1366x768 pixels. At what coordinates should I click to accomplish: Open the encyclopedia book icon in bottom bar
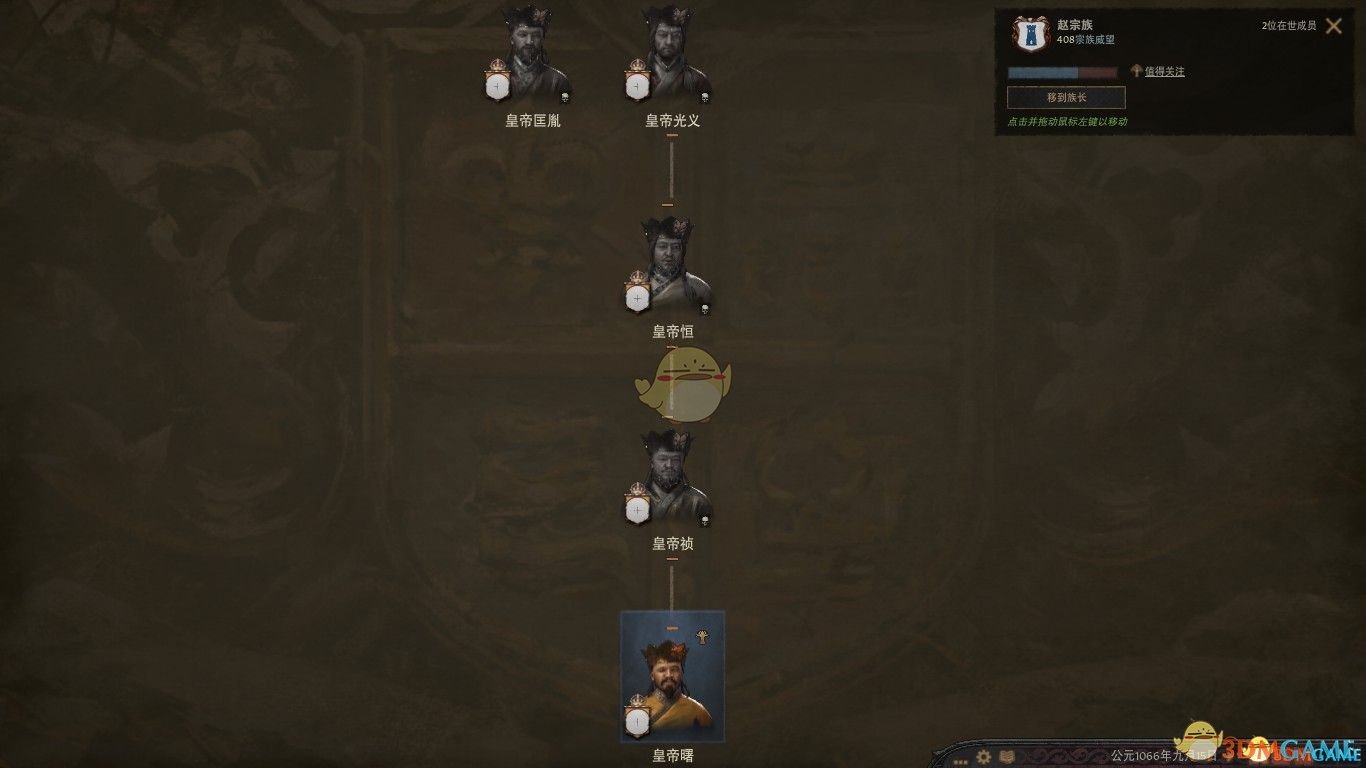[1007, 757]
